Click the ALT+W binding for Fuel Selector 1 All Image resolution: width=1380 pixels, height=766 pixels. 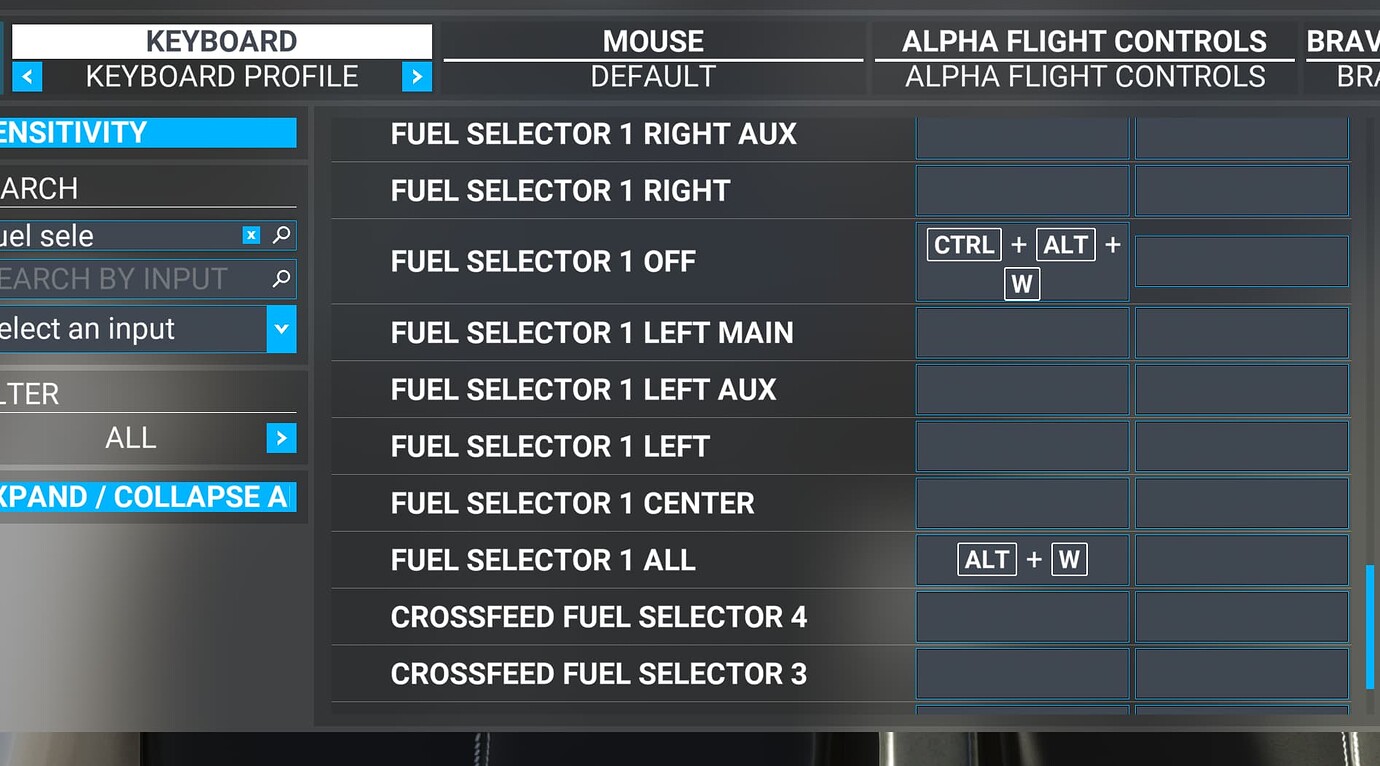pyautogui.click(x=1021, y=560)
